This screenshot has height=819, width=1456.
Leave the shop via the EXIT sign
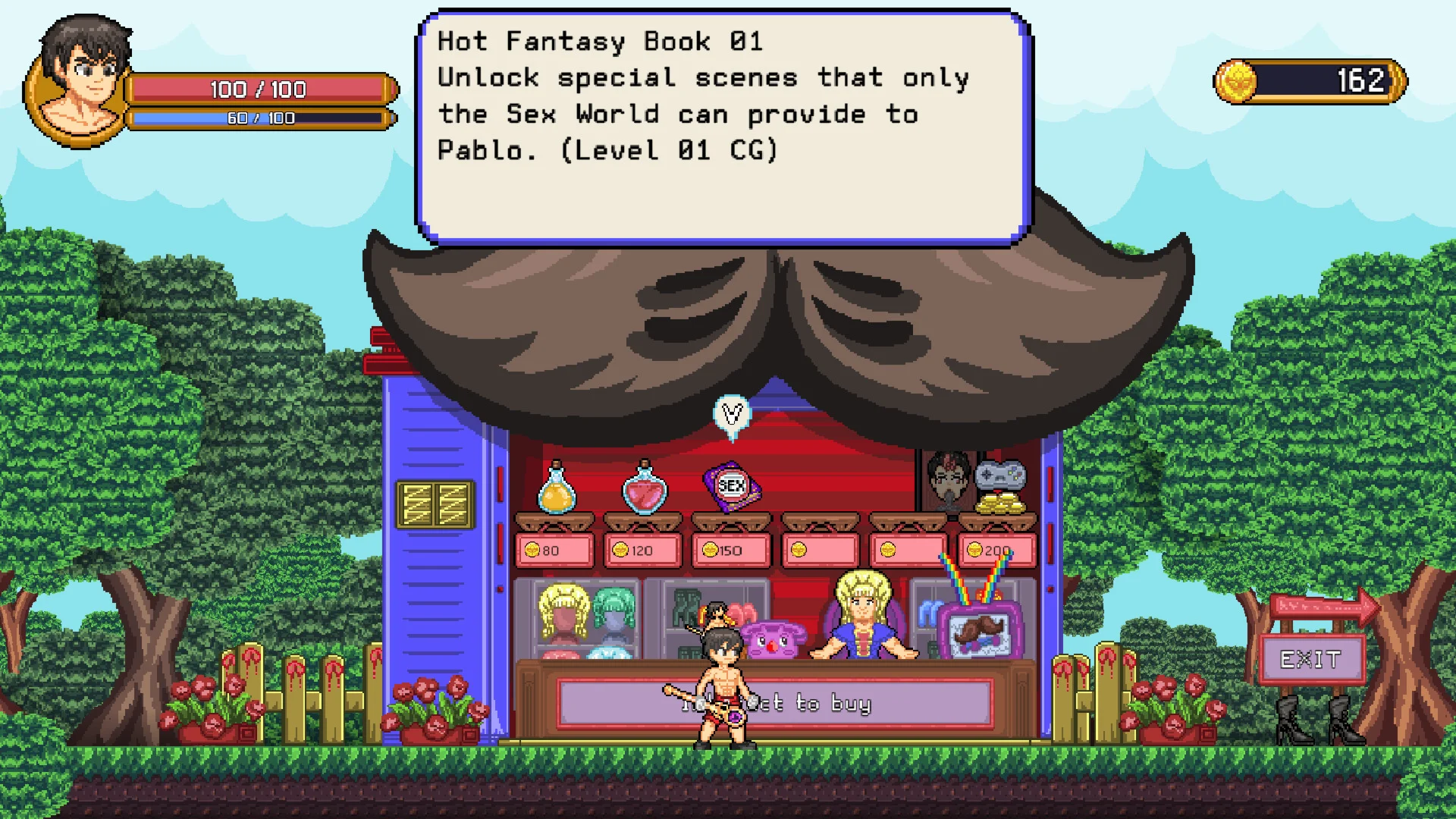[1311, 660]
